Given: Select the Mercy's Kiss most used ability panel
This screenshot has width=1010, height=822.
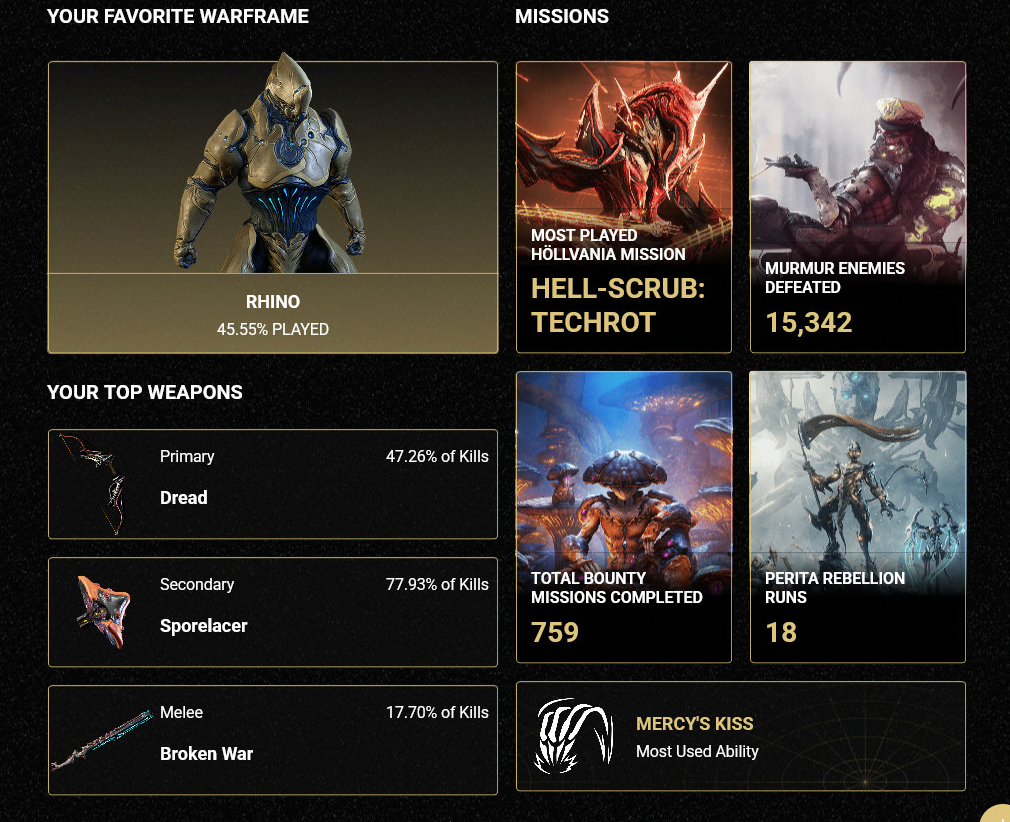Looking at the screenshot, I should pyautogui.click(x=740, y=736).
